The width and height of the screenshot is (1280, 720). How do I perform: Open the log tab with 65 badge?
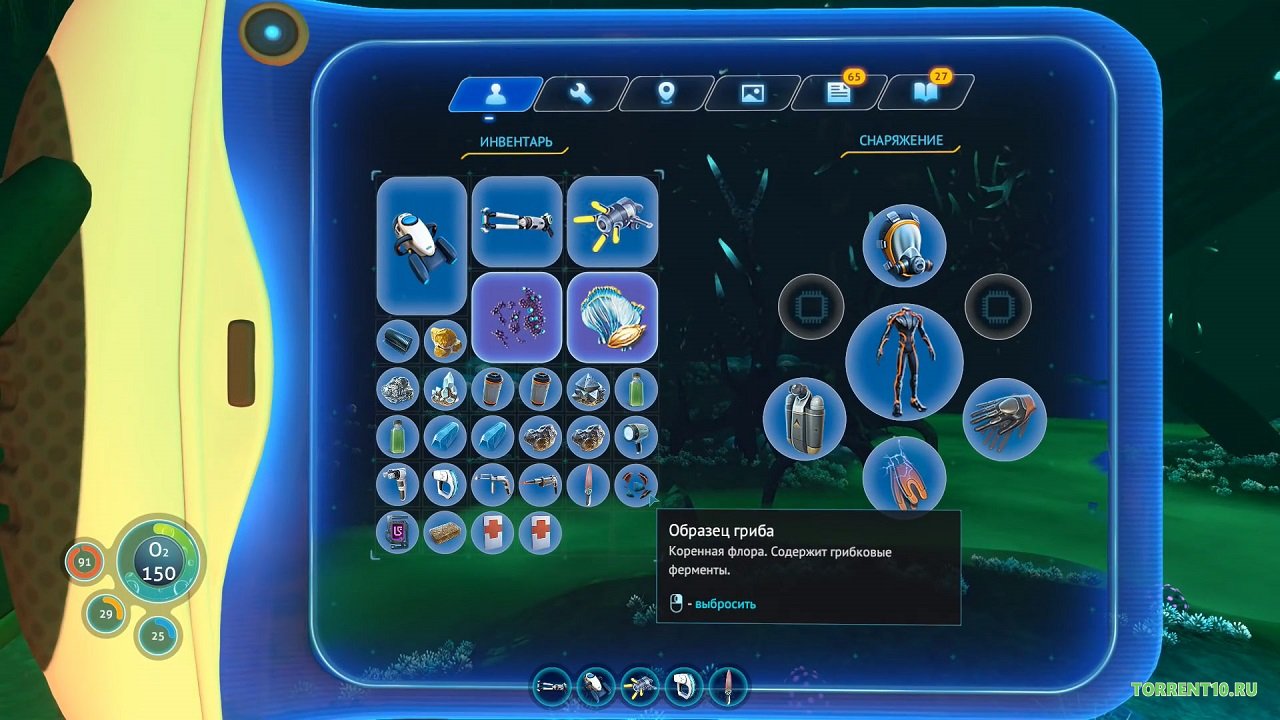coord(838,94)
